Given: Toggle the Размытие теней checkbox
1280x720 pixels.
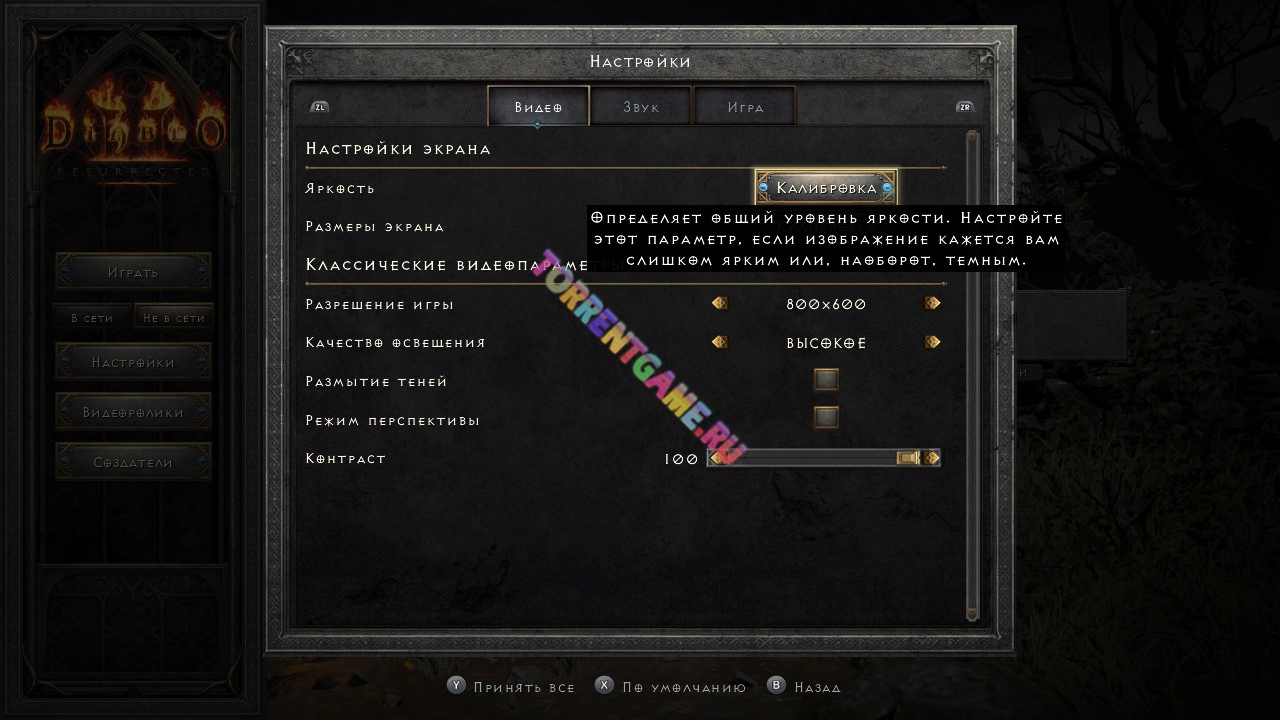Looking at the screenshot, I should 826,380.
